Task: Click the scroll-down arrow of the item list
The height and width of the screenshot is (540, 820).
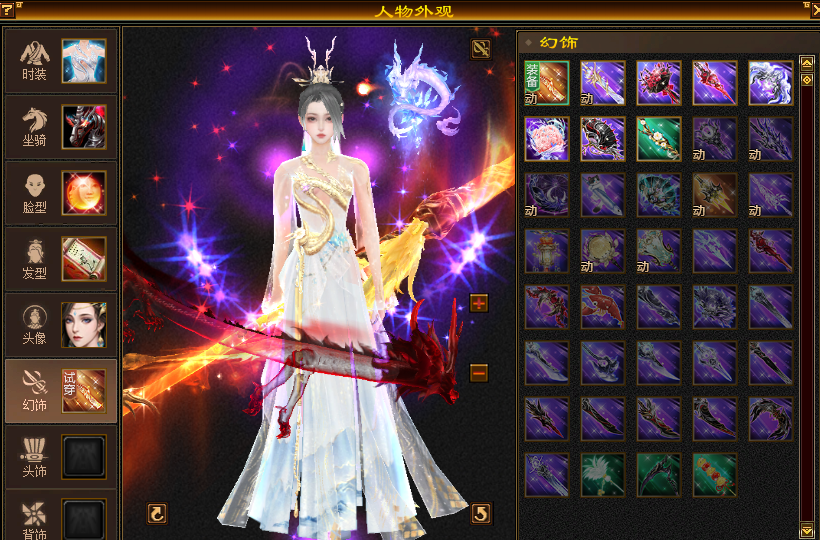Action: pos(807,528)
